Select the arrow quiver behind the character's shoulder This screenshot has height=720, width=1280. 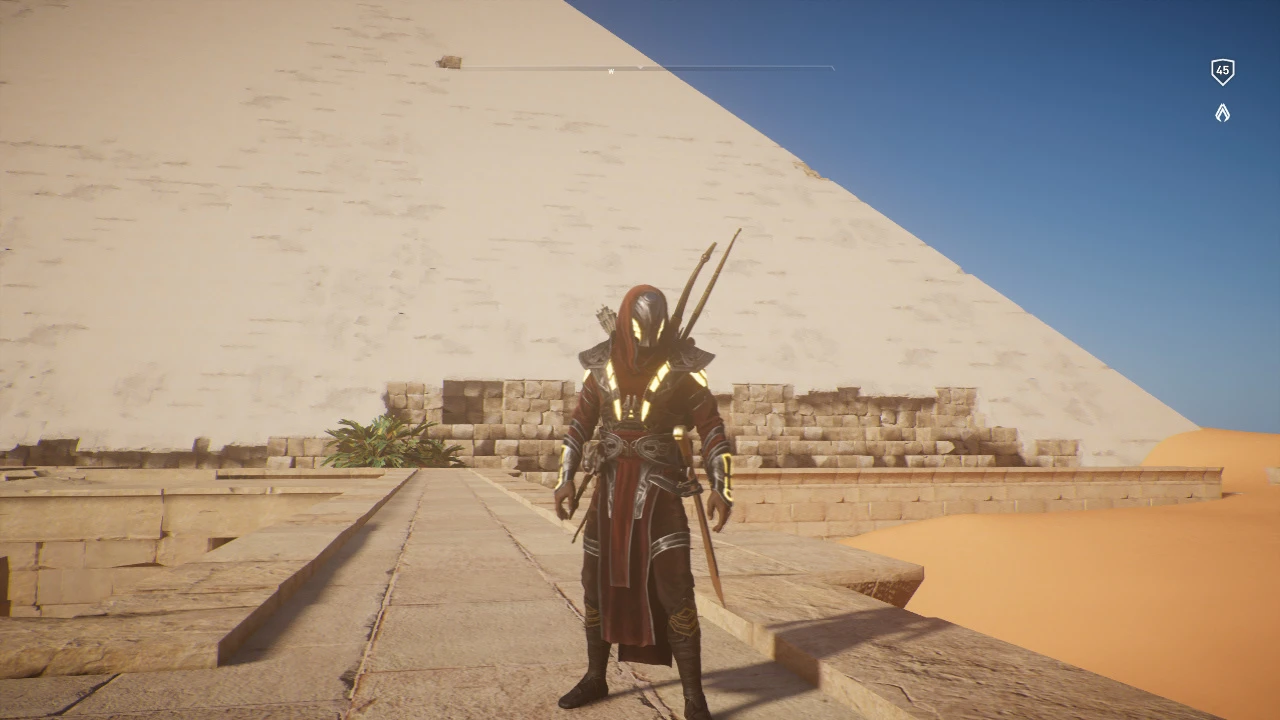[605, 320]
